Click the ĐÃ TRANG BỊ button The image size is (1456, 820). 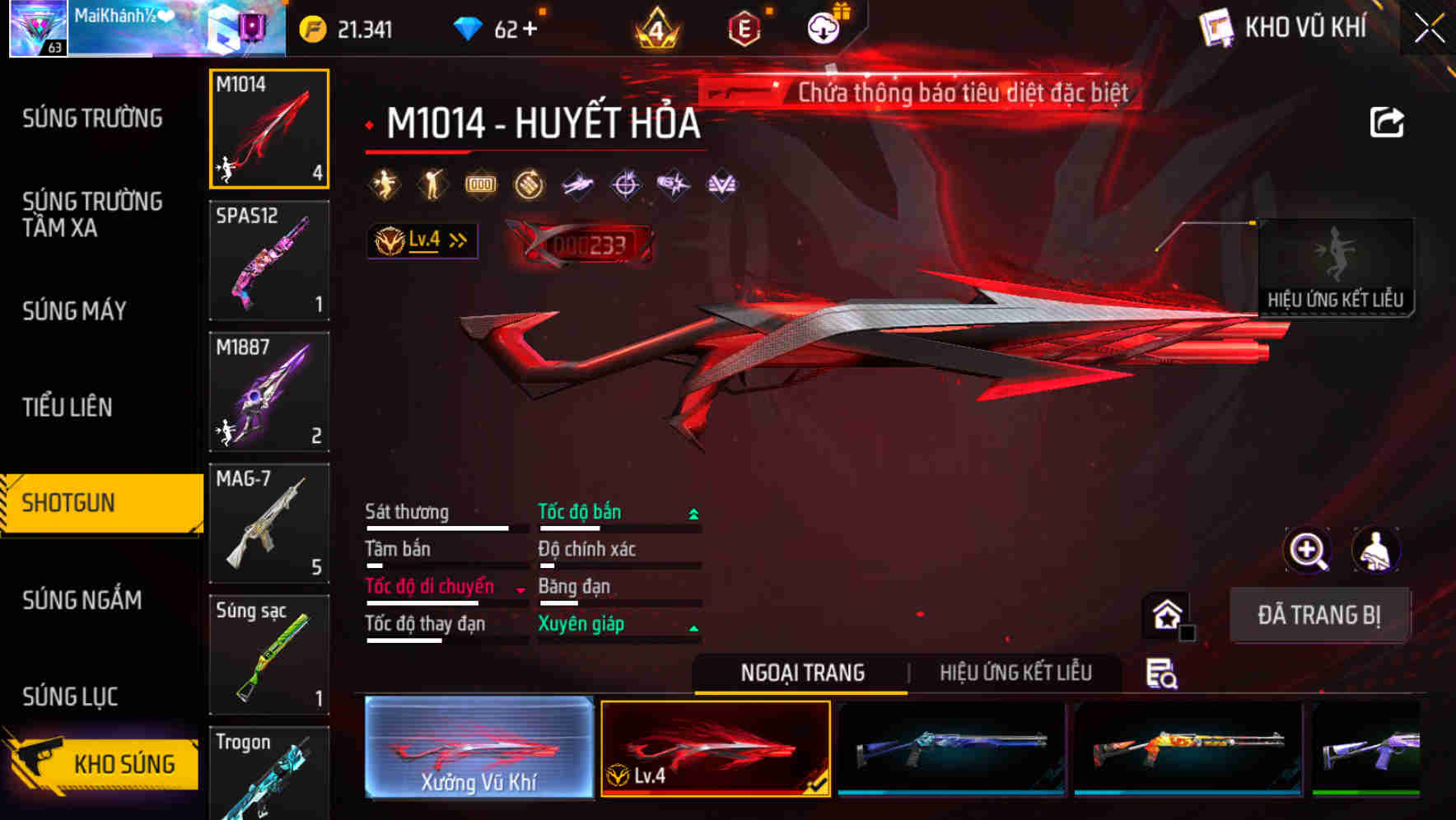click(1320, 614)
